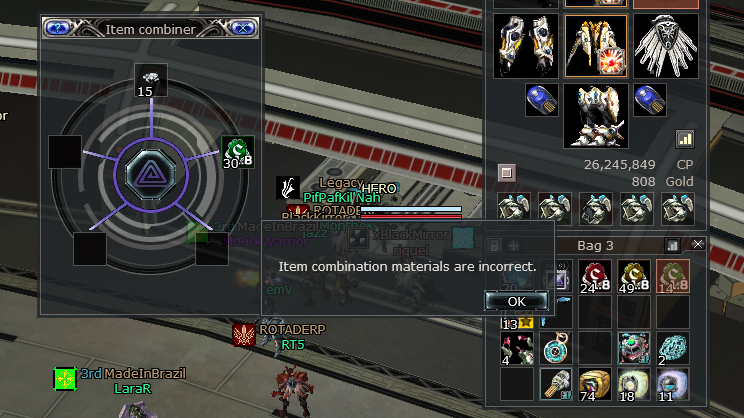Open Item combiner help button
This screenshot has width=744, height=418.
pos(58,28)
